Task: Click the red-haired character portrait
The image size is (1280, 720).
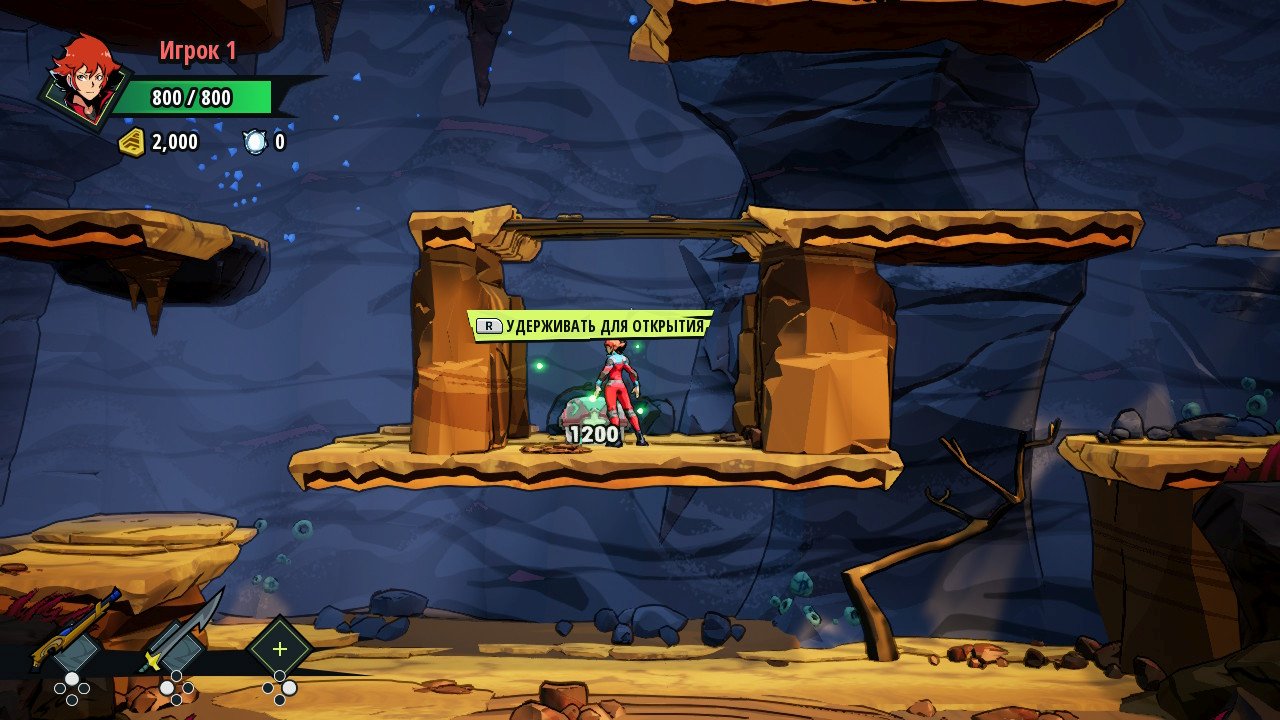Action: point(86,80)
